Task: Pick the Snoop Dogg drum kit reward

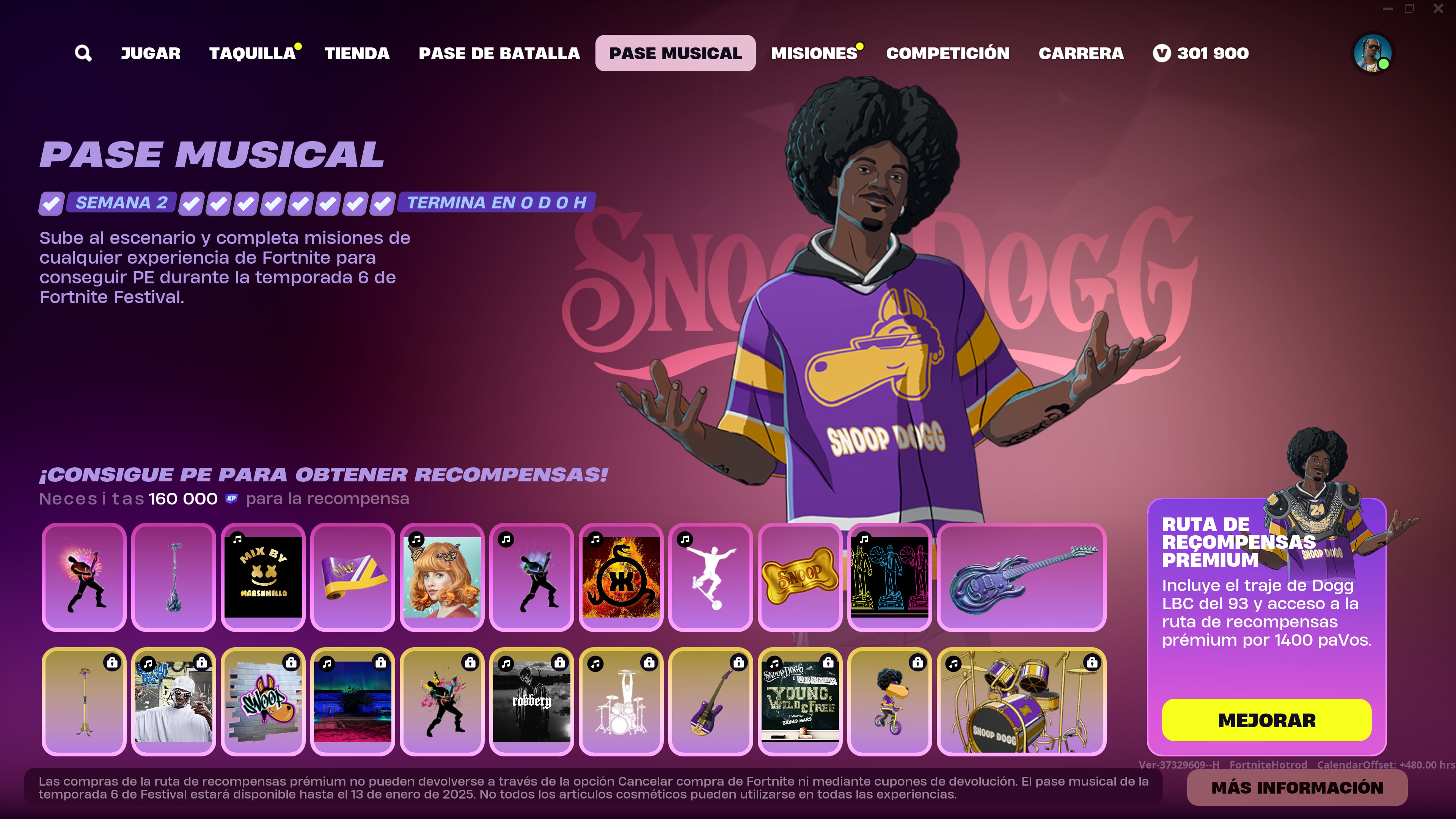Action: pyautogui.click(x=1021, y=701)
